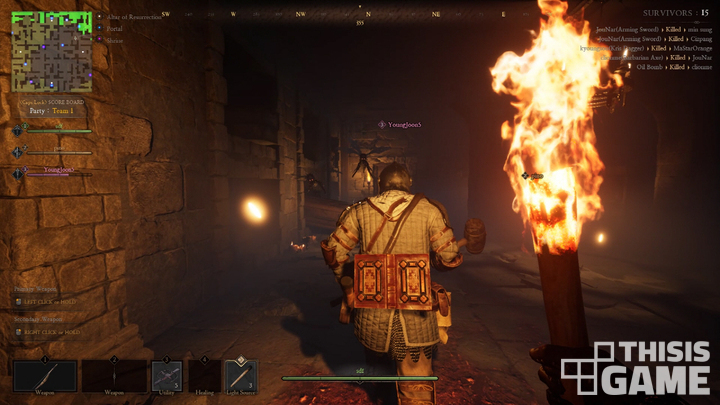Choose the Utility slot item
Screen dimensions: 720x405
pos(166,376)
